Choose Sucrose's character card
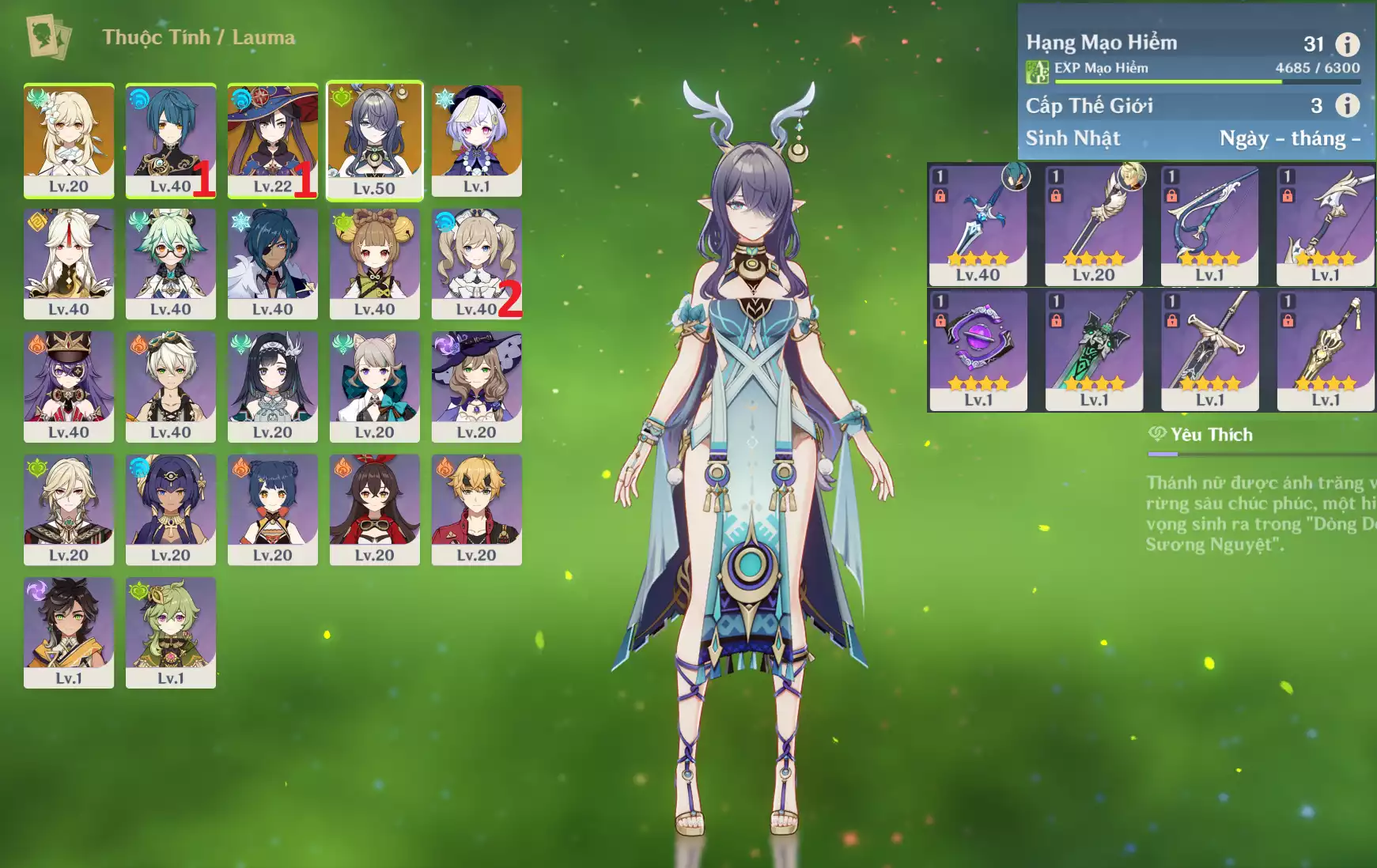 click(x=171, y=263)
